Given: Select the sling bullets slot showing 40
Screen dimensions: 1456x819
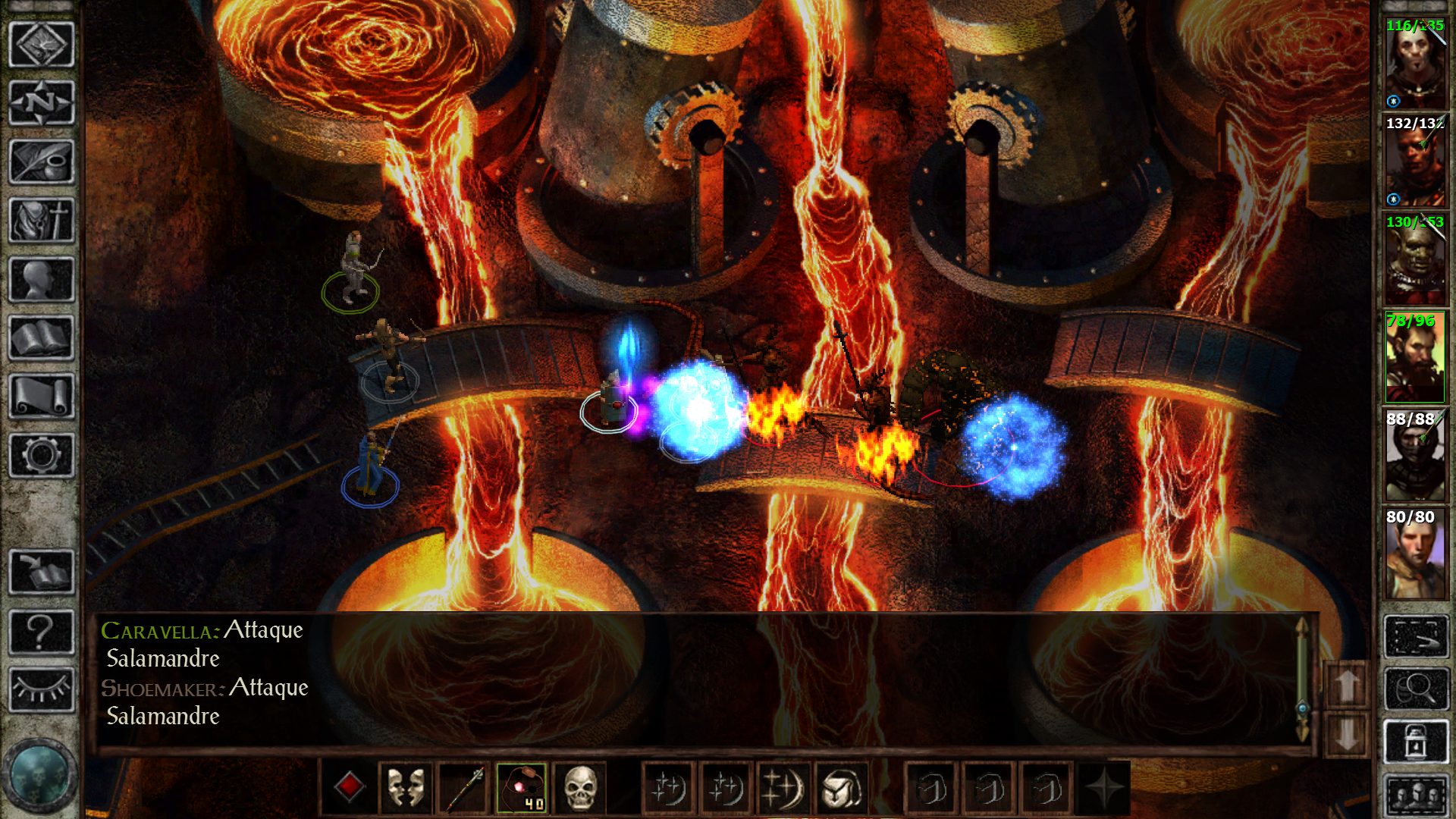Looking at the screenshot, I should pyautogui.click(x=521, y=788).
